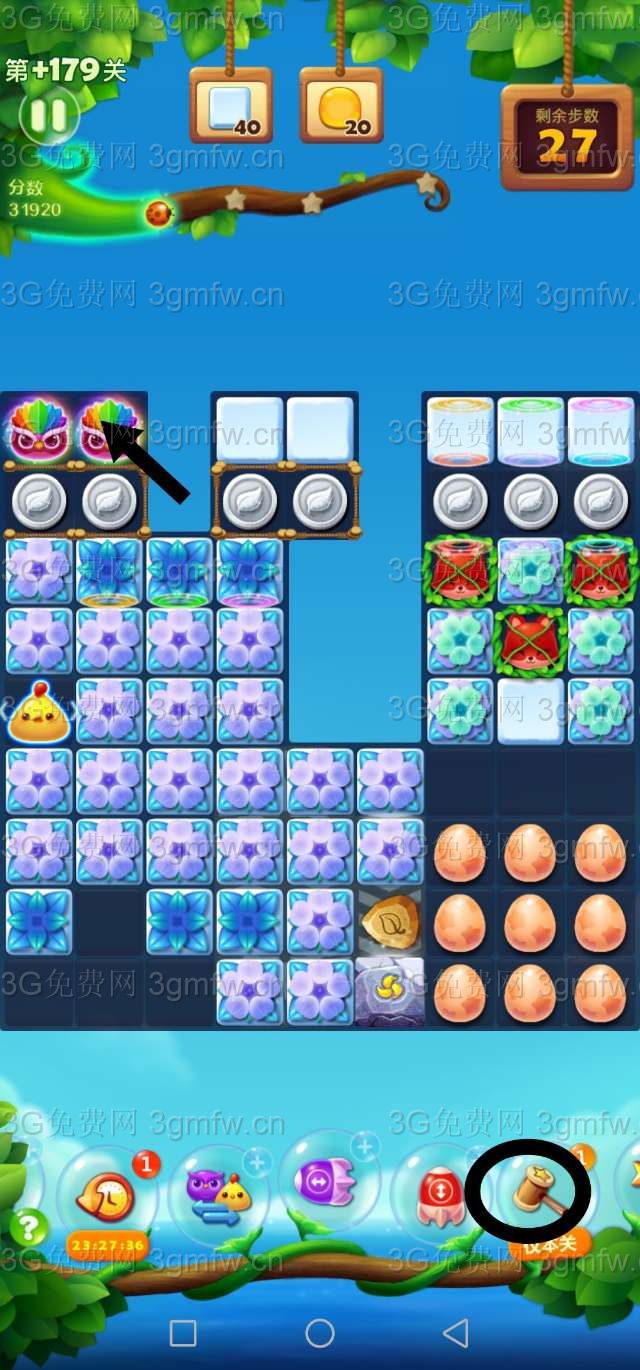
Task: Open the green question mark help
Action: (27, 1226)
